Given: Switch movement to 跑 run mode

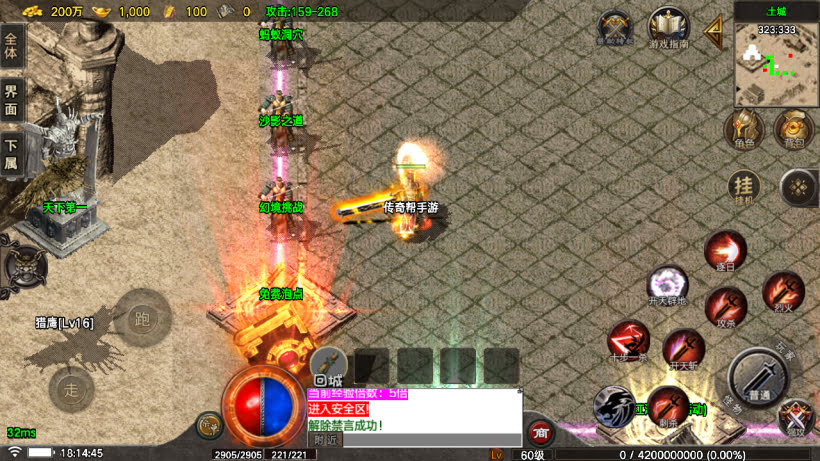Looking at the screenshot, I should pos(143,318).
